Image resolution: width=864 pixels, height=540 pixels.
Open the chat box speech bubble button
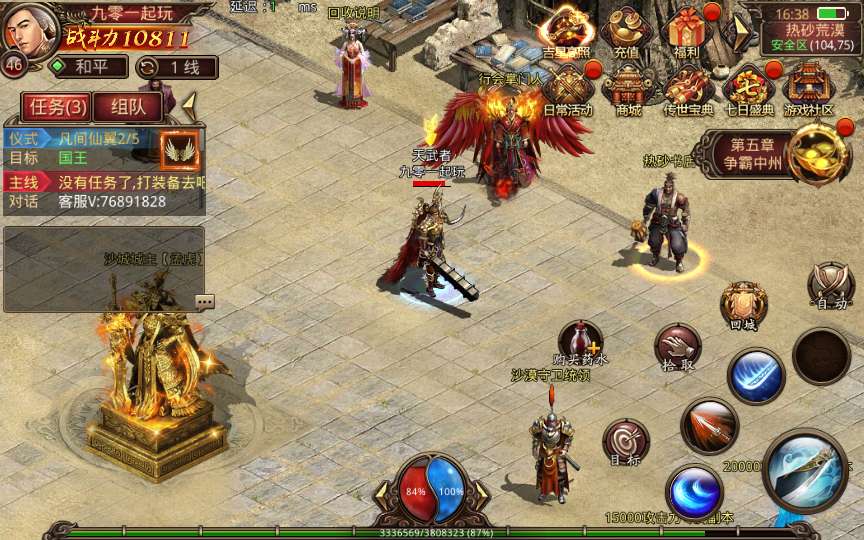204,301
